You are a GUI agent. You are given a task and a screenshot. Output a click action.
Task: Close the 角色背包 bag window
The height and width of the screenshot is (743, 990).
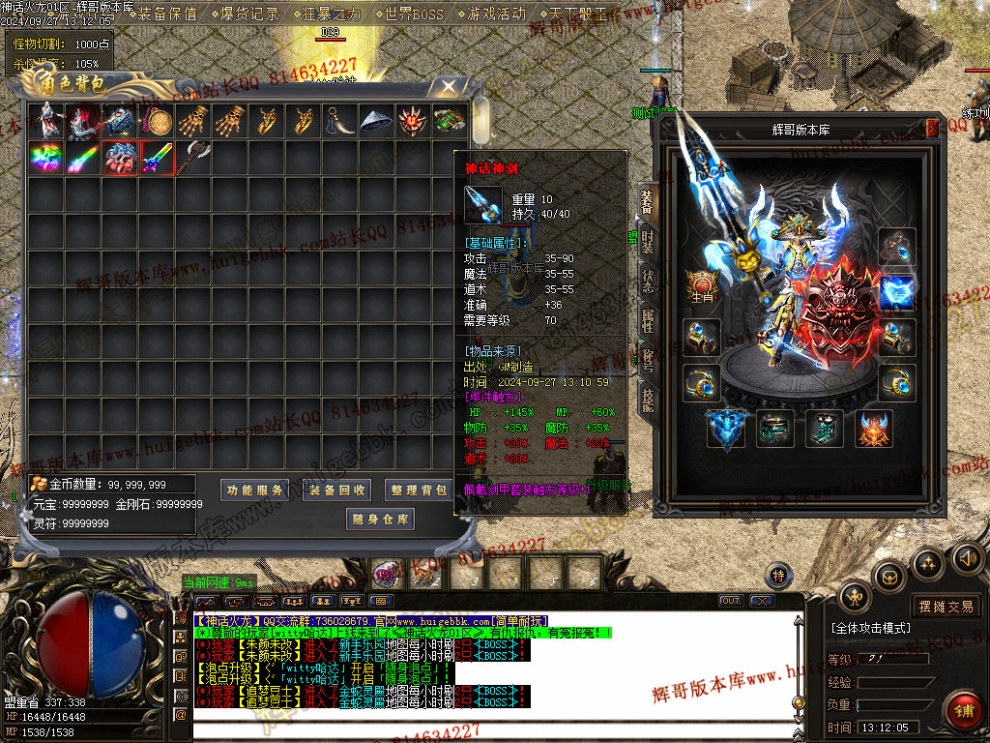pos(451,87)
